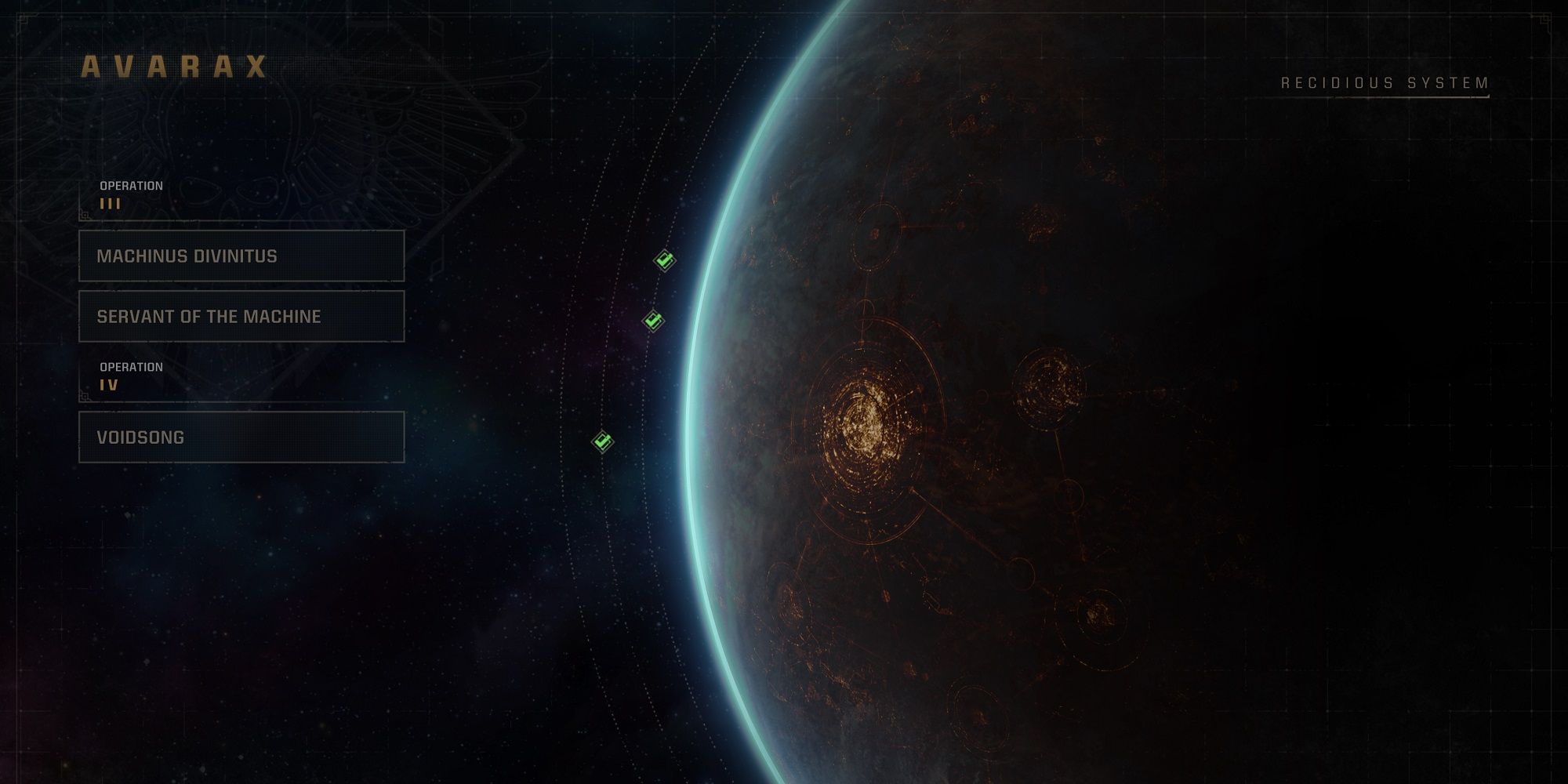Expand the Operation III mission group
This screenshot has width=1568, height=784.
(x=129, y=194)
